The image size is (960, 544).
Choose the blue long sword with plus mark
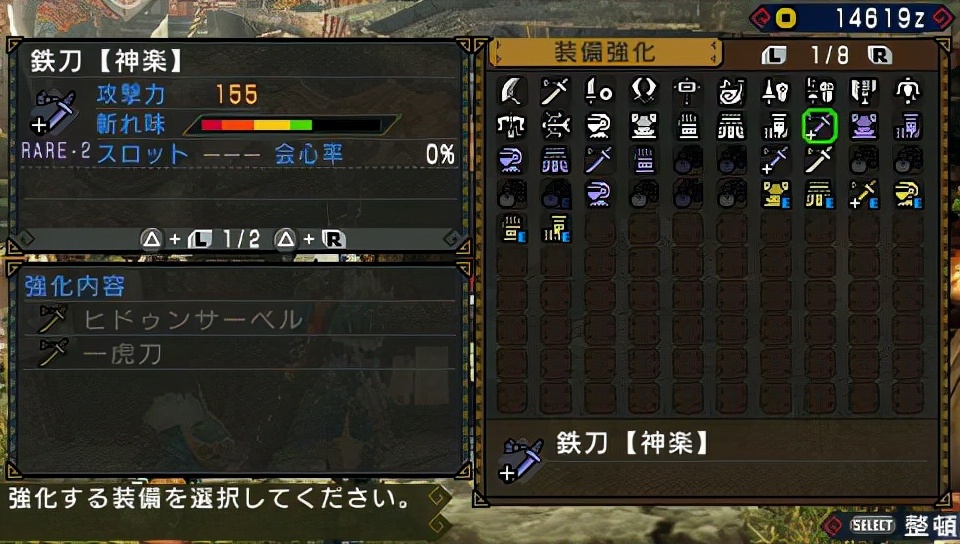775,159
